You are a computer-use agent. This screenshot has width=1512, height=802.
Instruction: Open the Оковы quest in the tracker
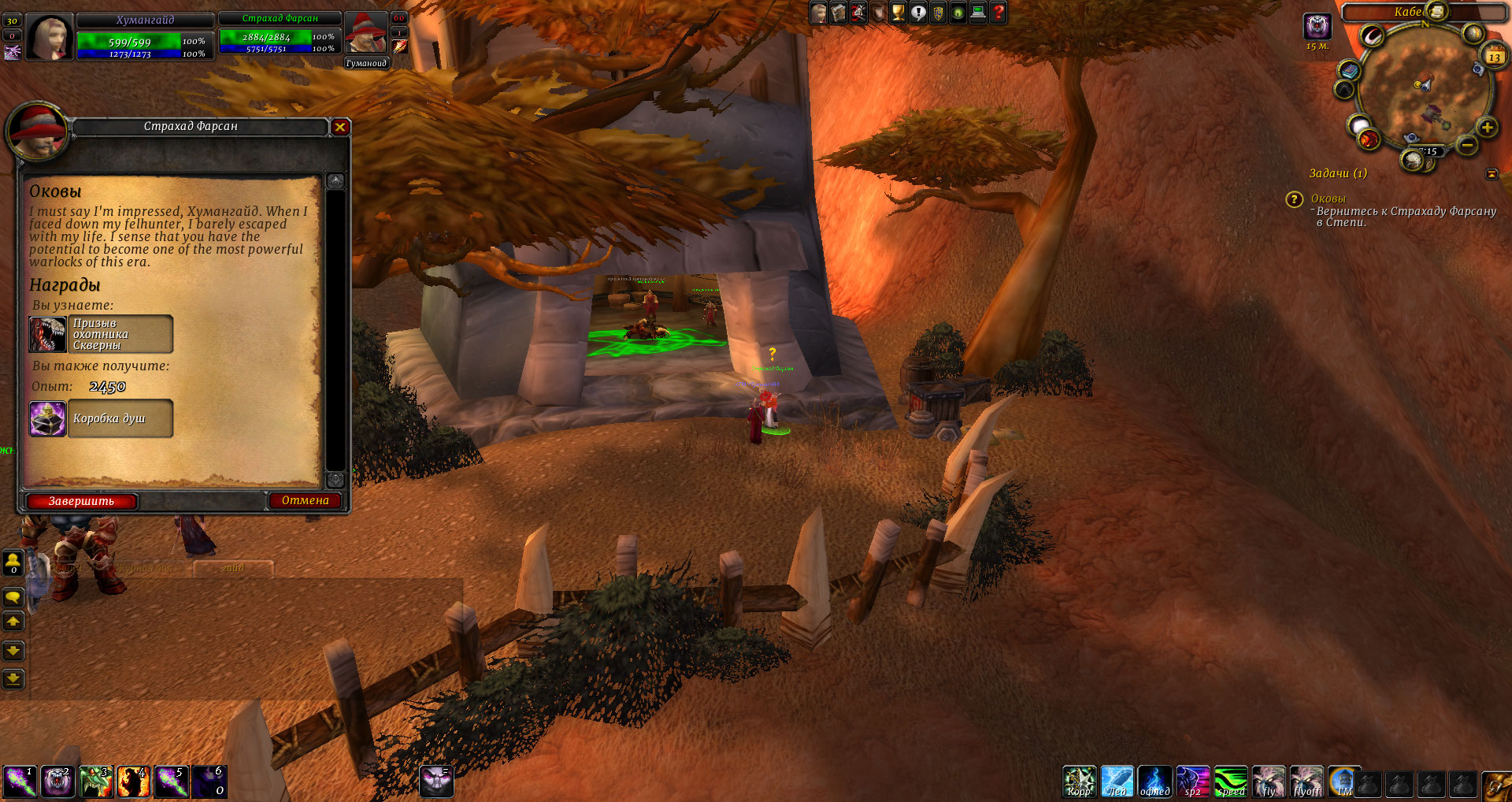click(x=1328, y=199)
